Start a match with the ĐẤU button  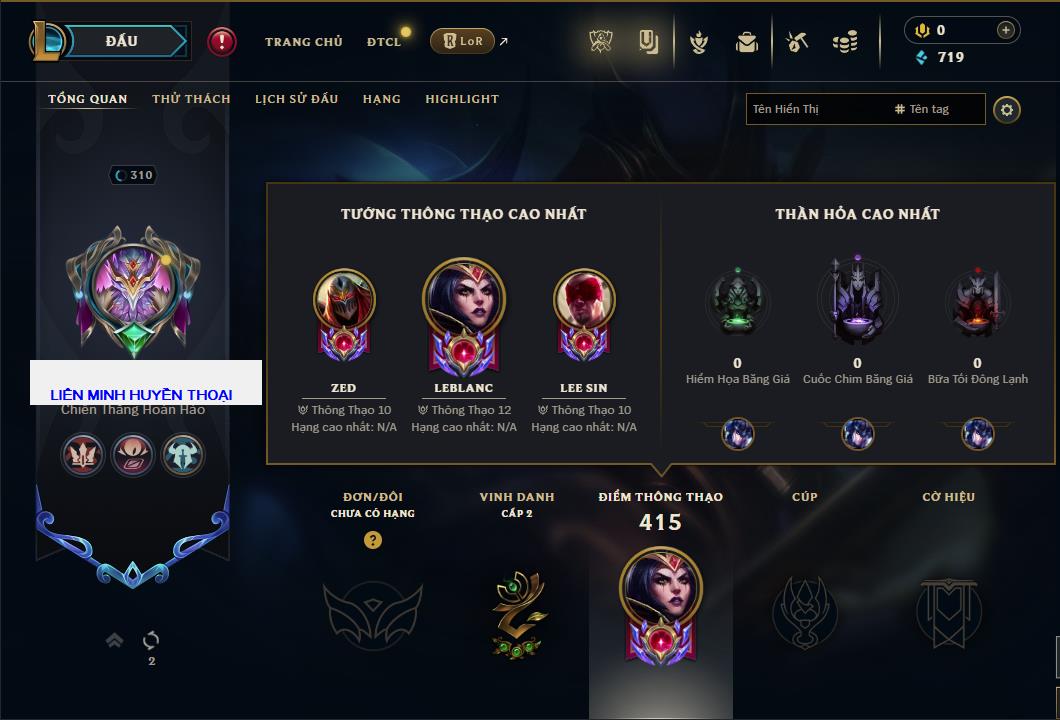point(122,41)
